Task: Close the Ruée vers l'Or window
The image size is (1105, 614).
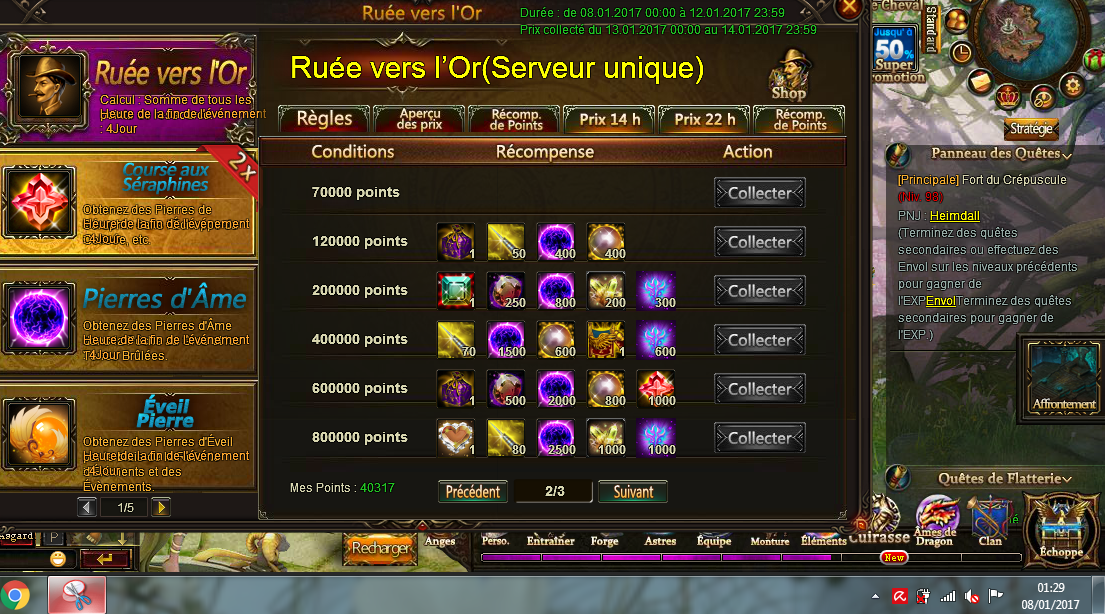Action: 849,7
